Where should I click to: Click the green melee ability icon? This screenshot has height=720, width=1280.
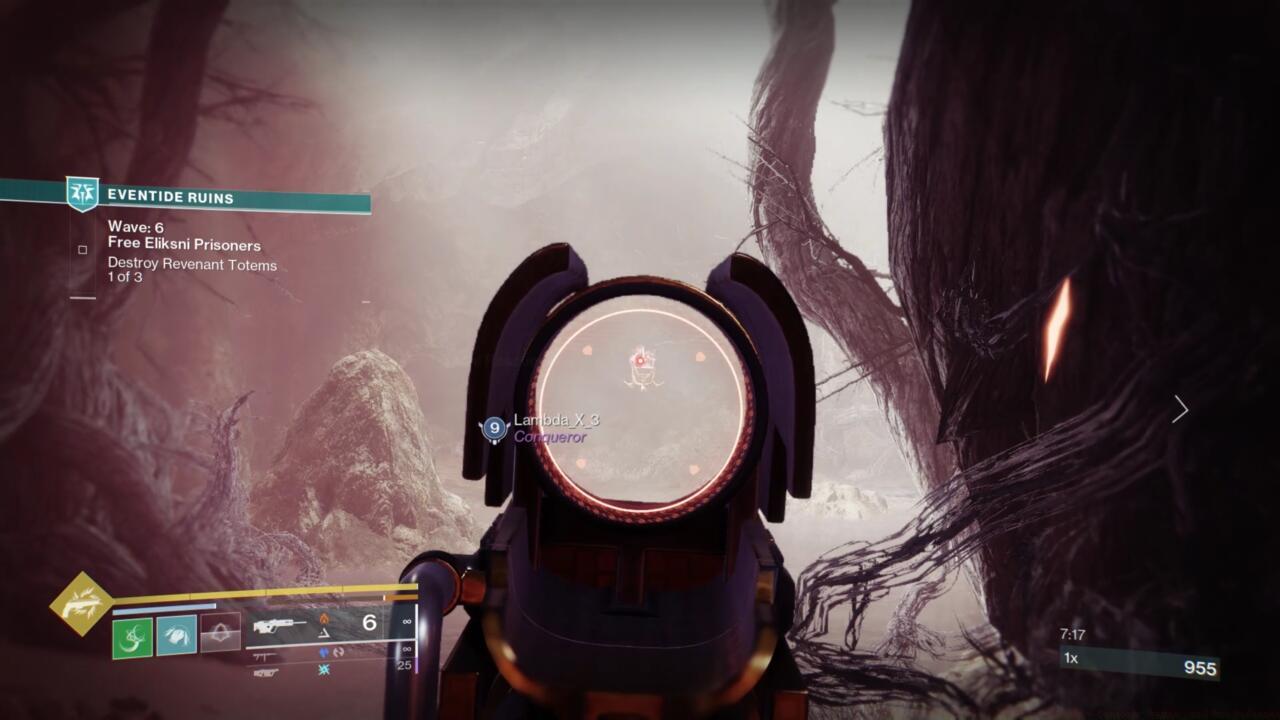pos(131,638)
